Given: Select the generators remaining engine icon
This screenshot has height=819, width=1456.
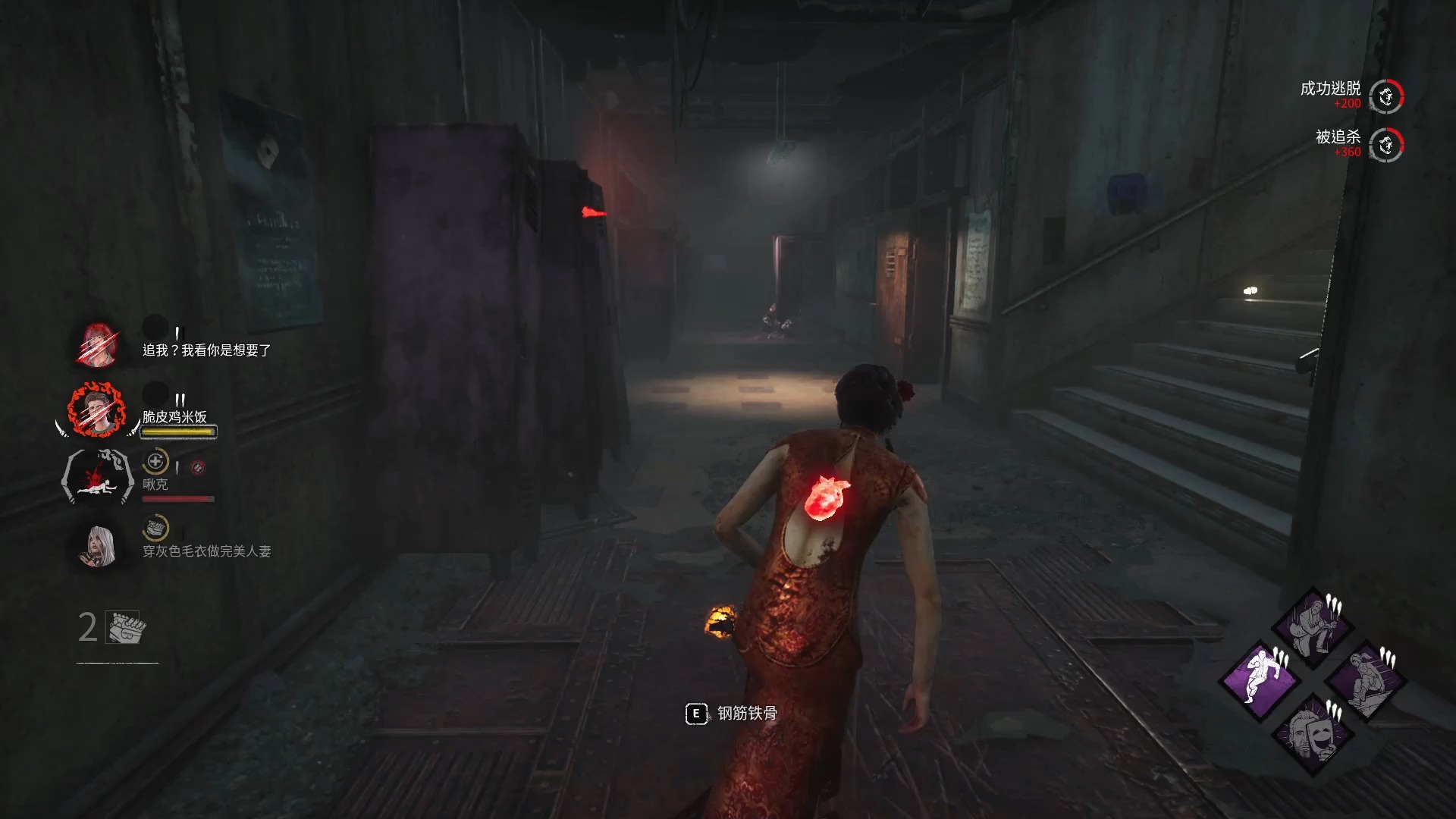Looking at the screenshot, I should tap(126, 627).
